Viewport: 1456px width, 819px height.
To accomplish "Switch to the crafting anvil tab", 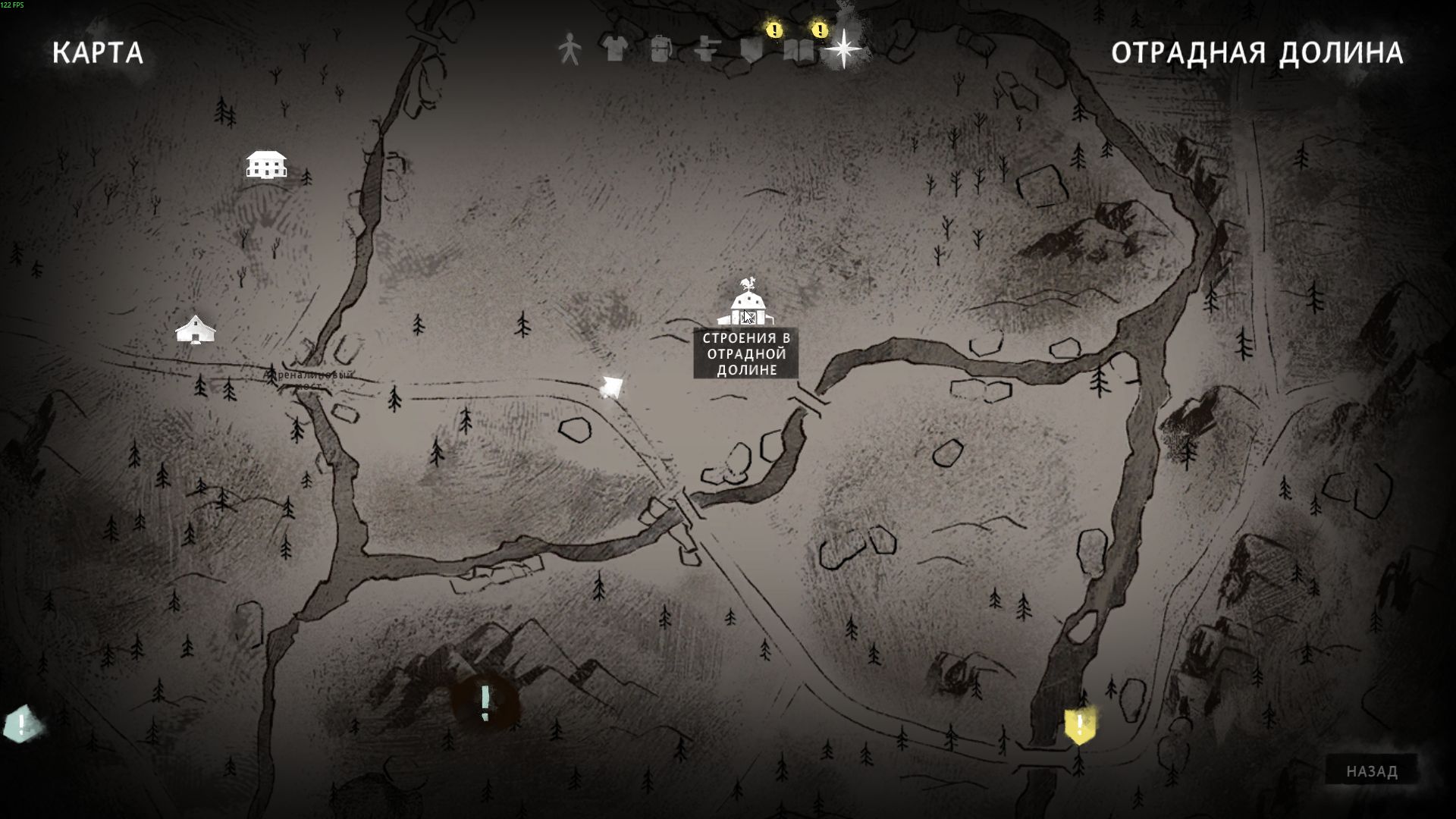I will (707, 49).
